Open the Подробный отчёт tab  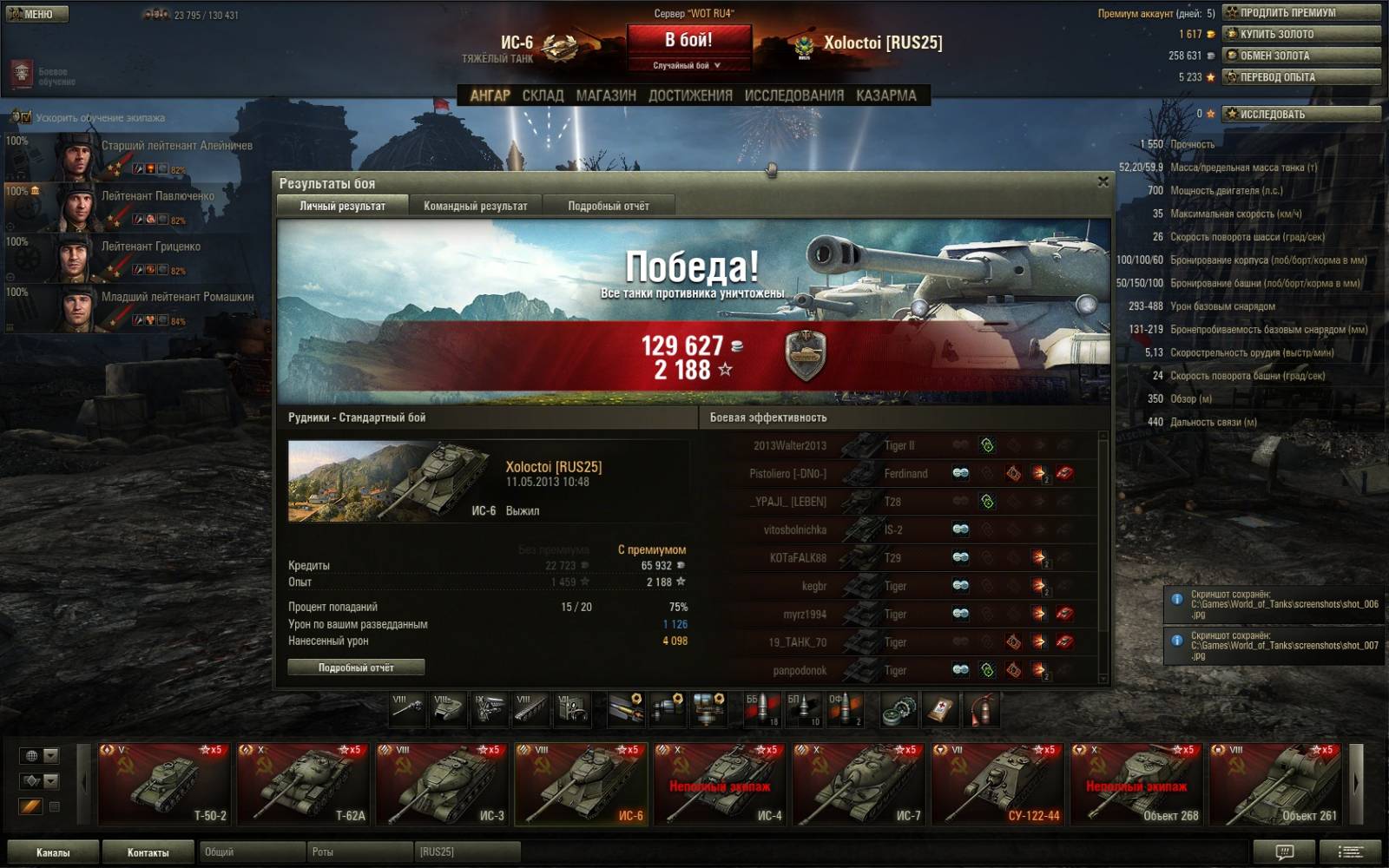click(x=608, y=206)
